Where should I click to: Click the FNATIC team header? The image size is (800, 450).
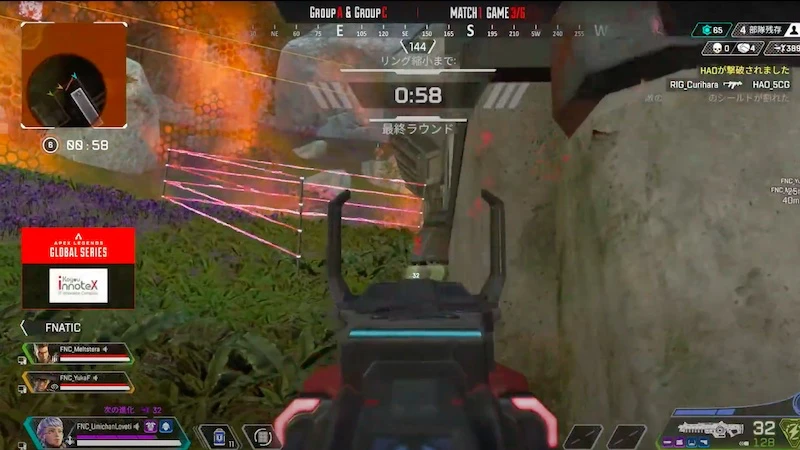[x=62, y=327]
